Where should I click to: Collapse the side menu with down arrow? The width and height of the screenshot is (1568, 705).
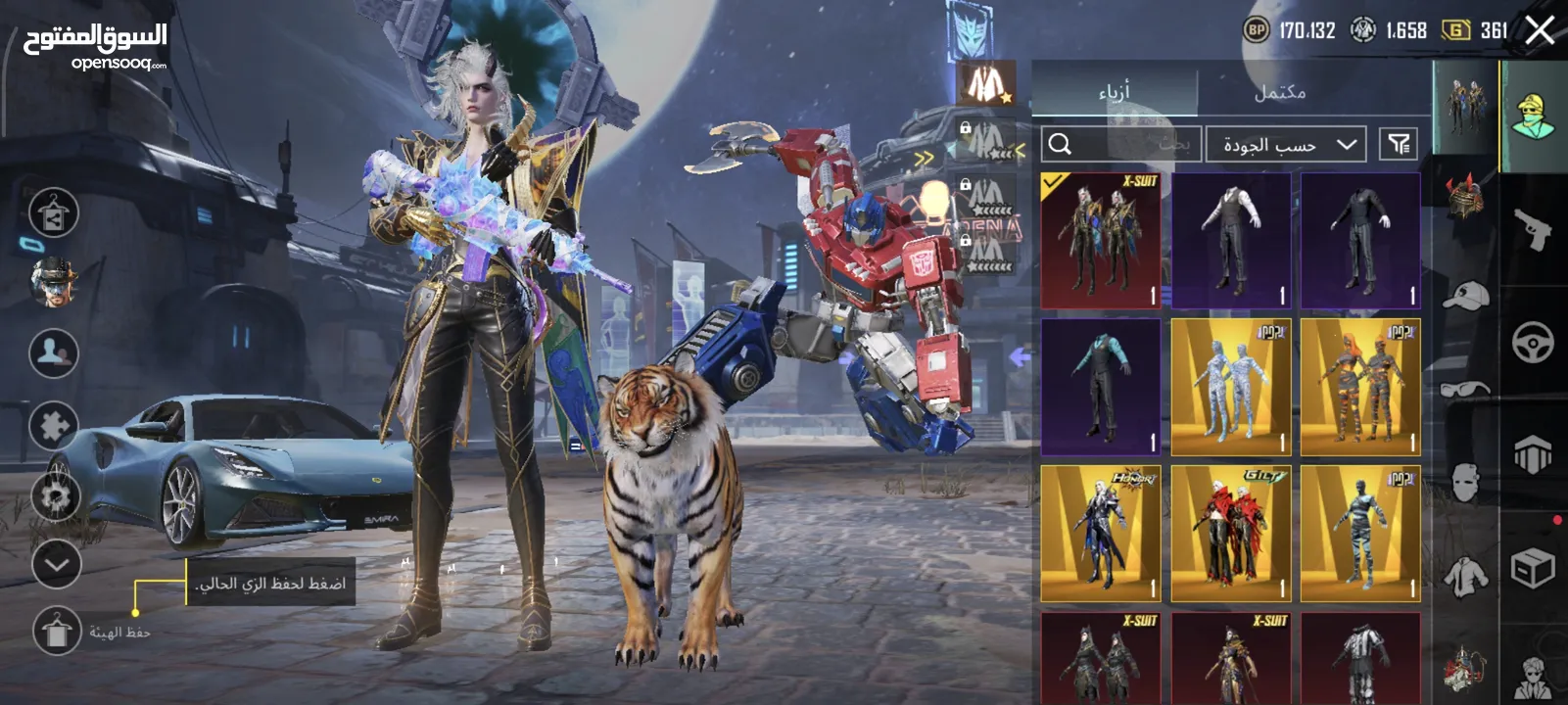point(56,565)
